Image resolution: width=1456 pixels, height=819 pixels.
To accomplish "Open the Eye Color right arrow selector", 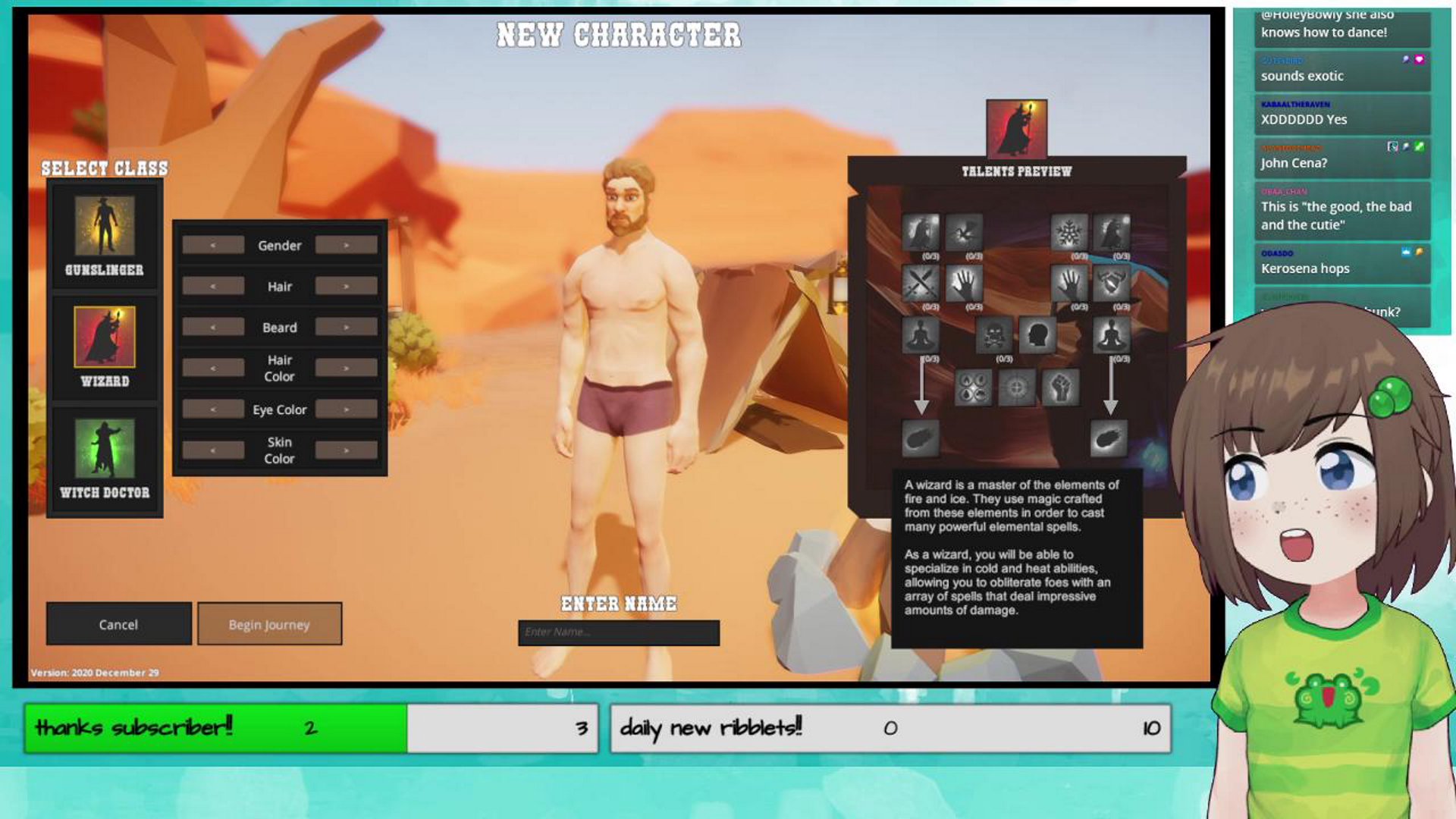I will (x=347, y=409).
